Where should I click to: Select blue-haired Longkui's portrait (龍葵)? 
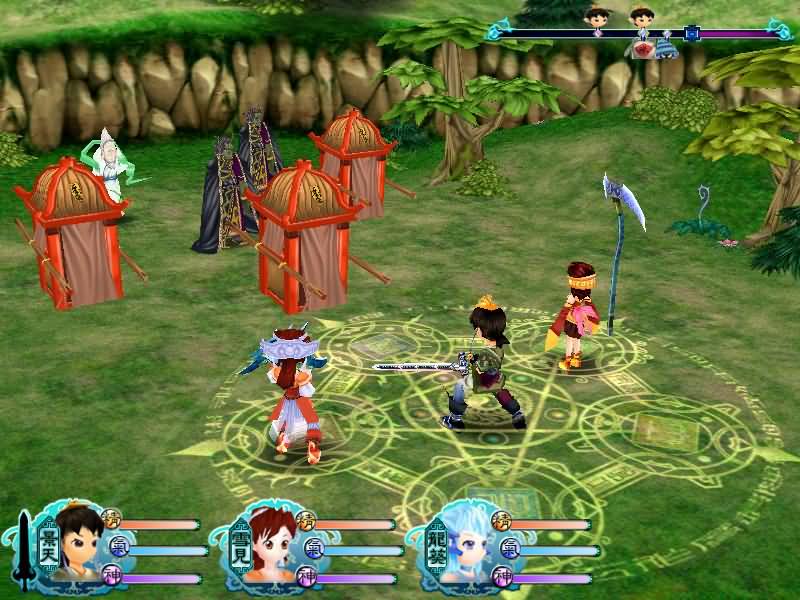coord(468,545)
